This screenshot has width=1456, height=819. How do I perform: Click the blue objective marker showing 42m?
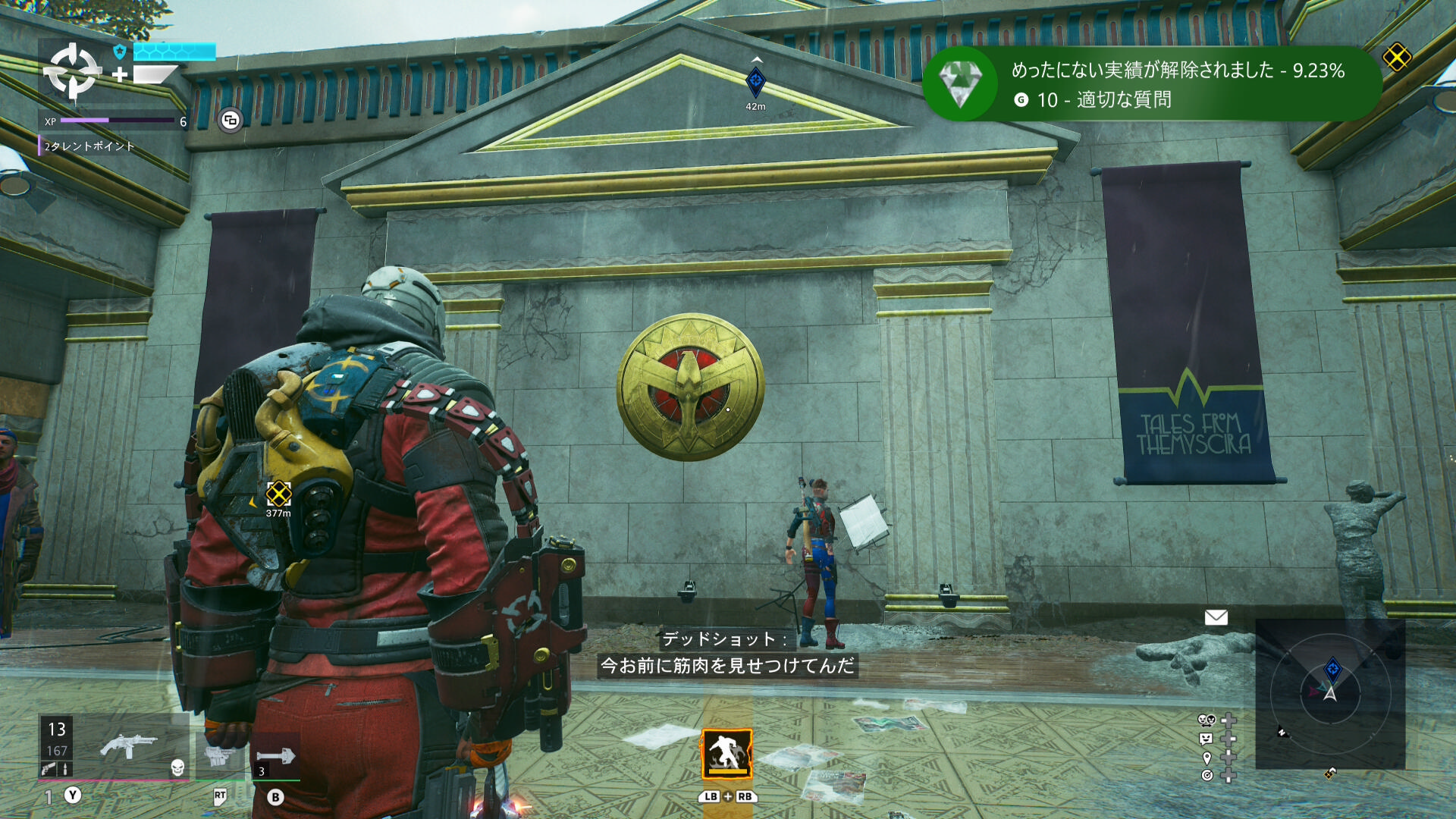[x=755, y=82]
